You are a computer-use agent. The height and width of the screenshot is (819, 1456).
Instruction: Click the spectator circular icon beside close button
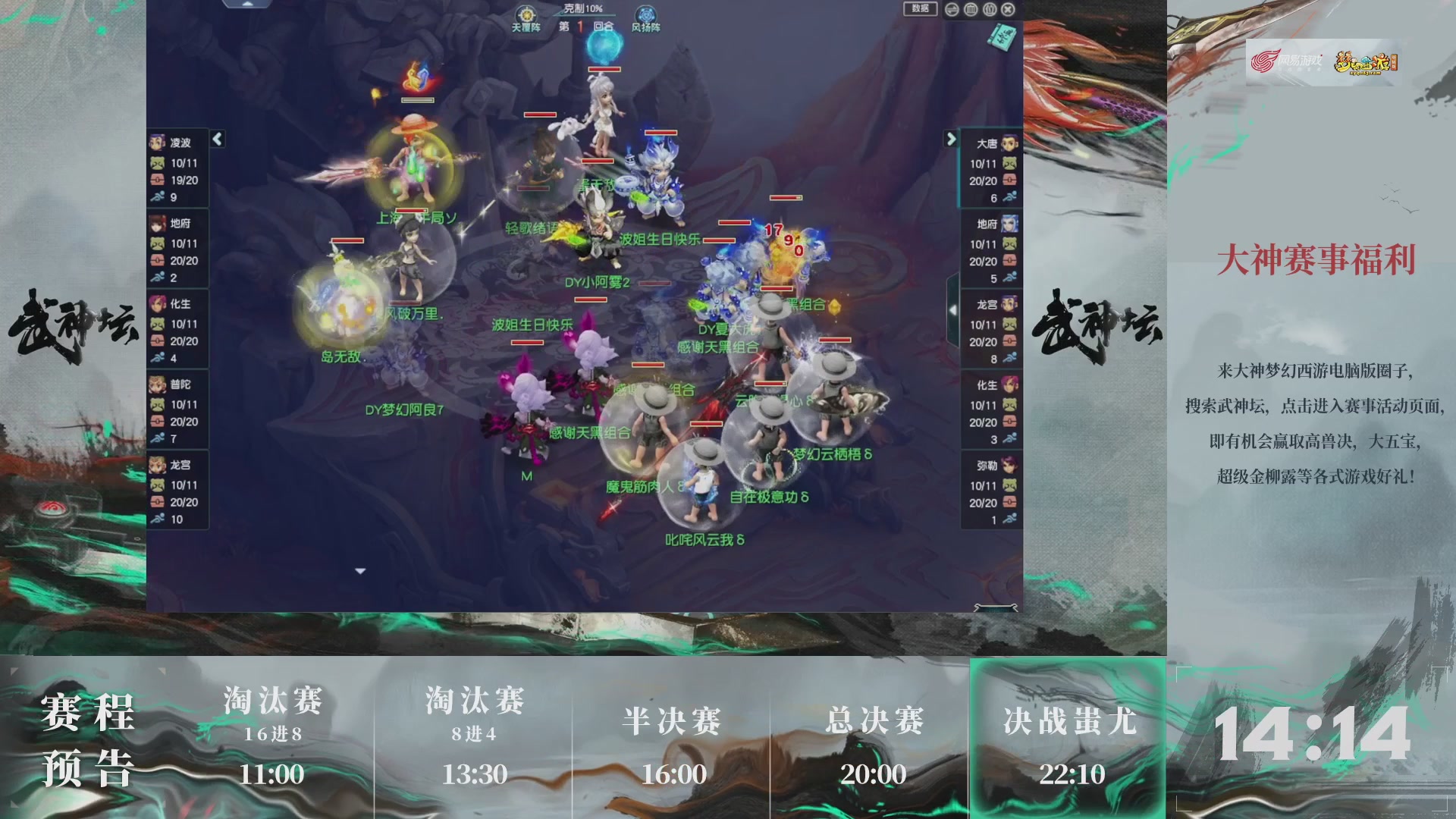click(988, 10)
